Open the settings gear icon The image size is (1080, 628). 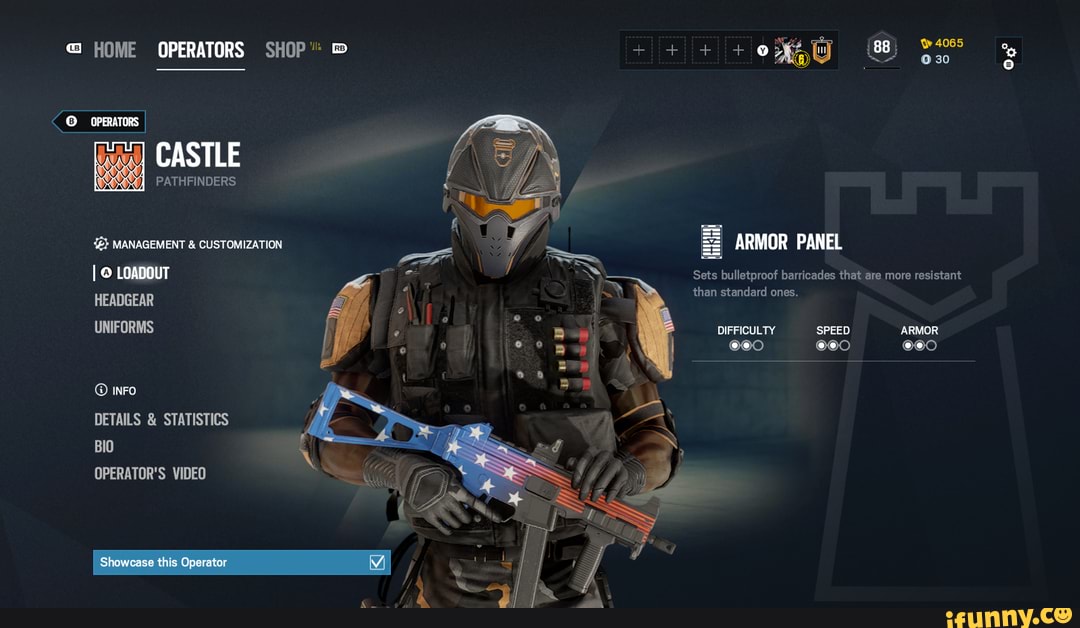click(1009, 52)
